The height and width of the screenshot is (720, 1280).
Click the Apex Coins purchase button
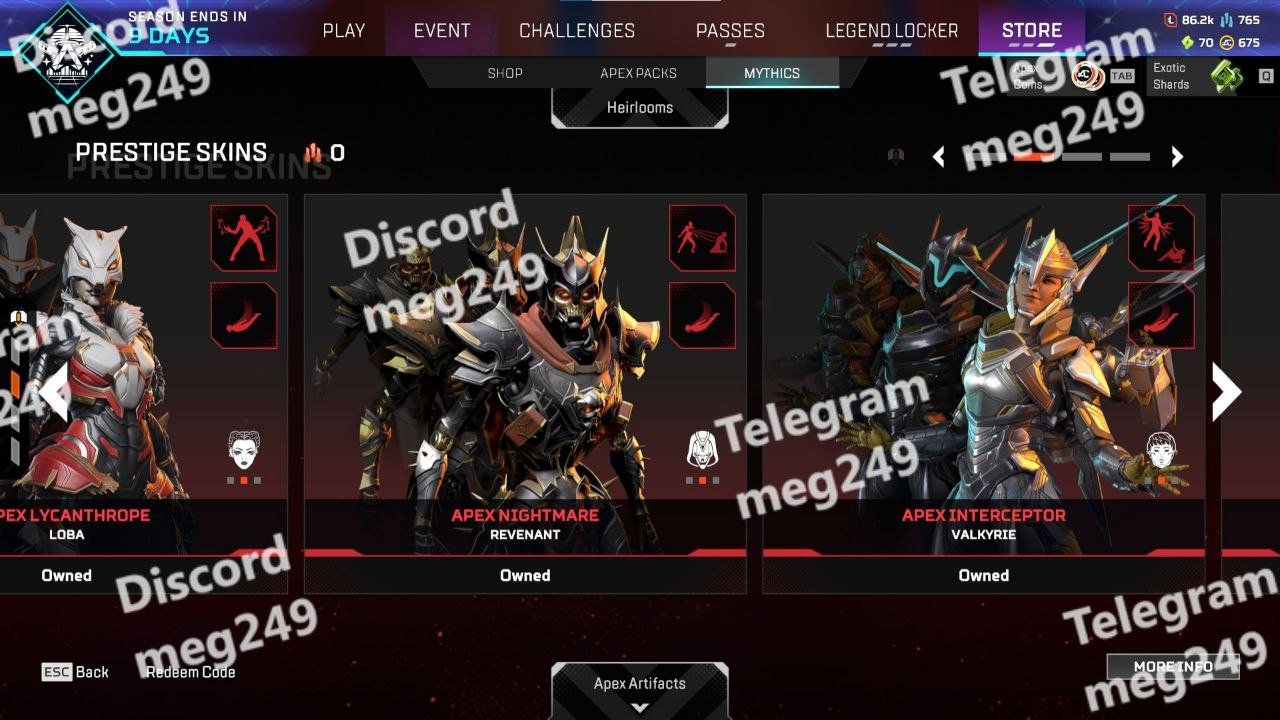click(x=1070, y=76)
